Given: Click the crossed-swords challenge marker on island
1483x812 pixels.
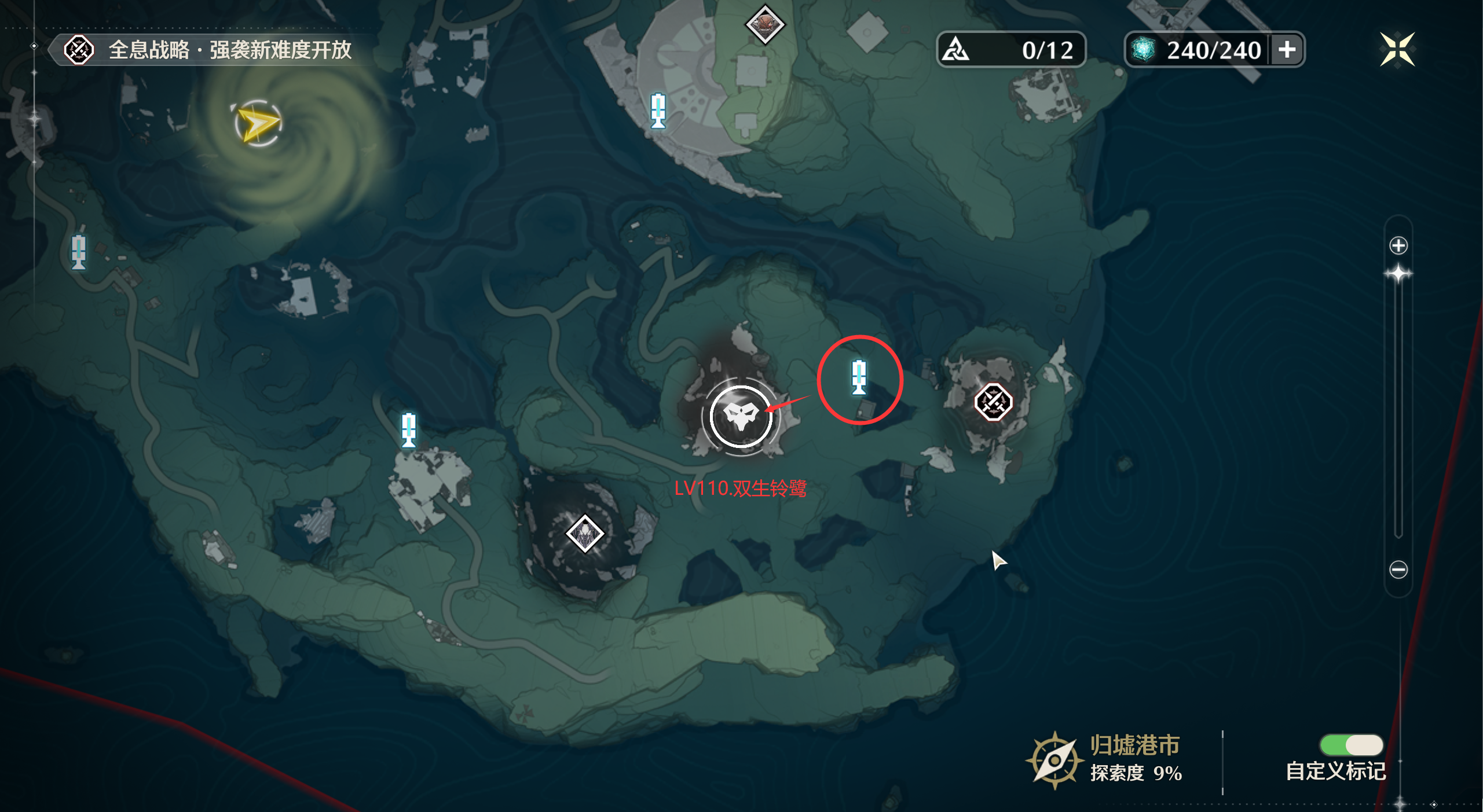Looking at the screenshot, I should [x=993, y=402].
